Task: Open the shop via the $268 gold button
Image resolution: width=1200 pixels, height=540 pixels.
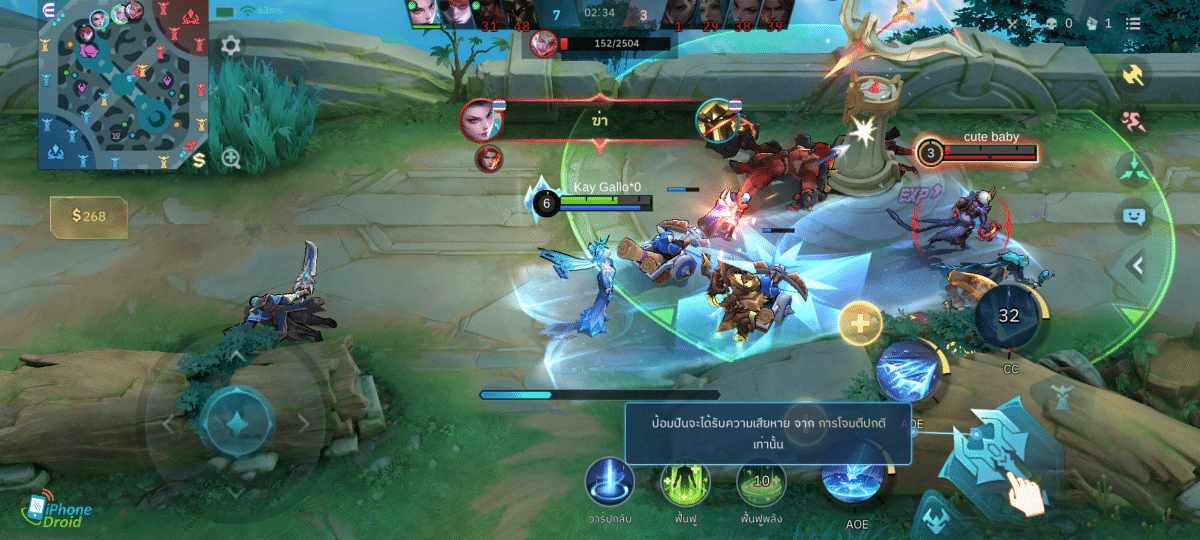Action: [x=89, y=215]
